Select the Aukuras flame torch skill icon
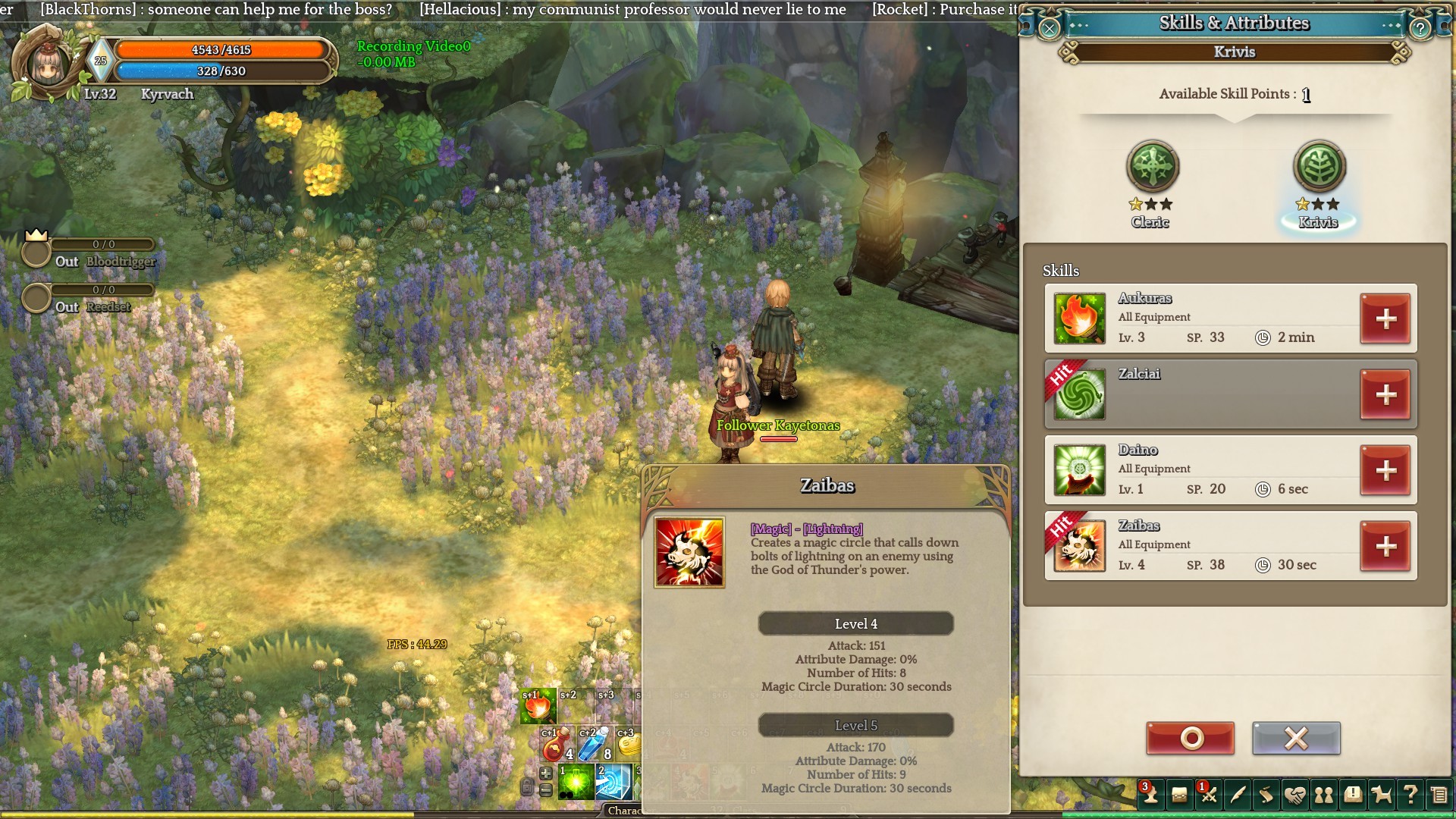 pos(1079,319)
